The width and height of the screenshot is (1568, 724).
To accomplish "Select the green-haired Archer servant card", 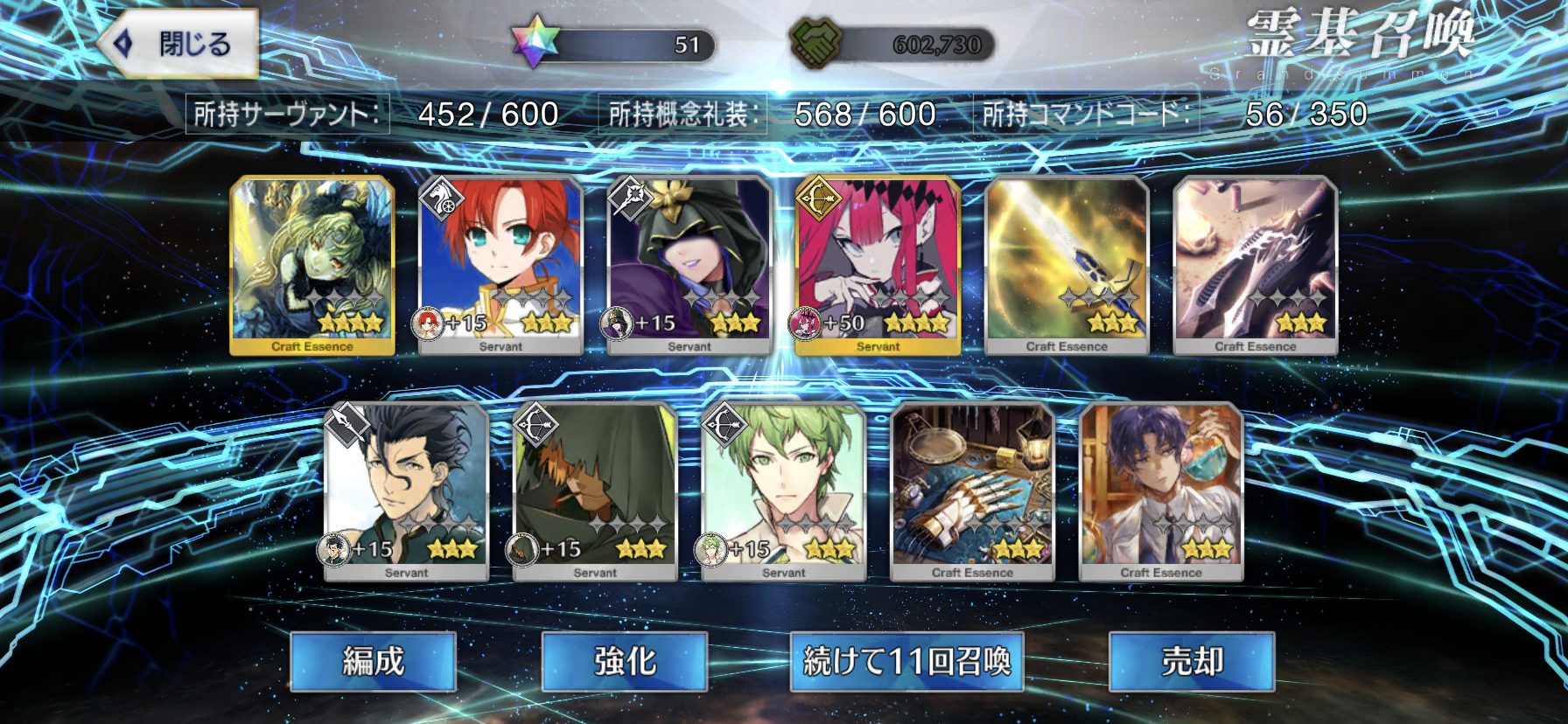I will coord(784,491).
